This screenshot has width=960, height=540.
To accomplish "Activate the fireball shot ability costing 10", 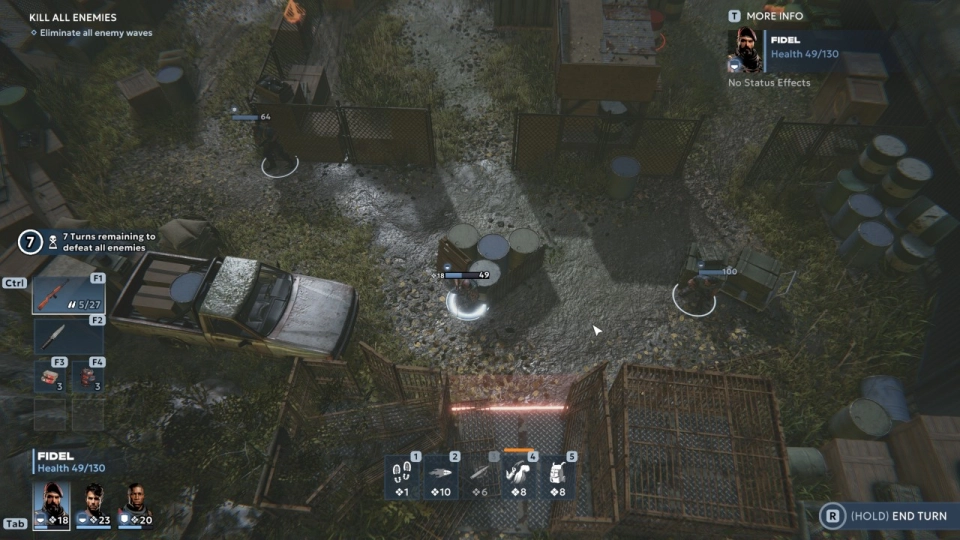I will click(x=442, y=476).
